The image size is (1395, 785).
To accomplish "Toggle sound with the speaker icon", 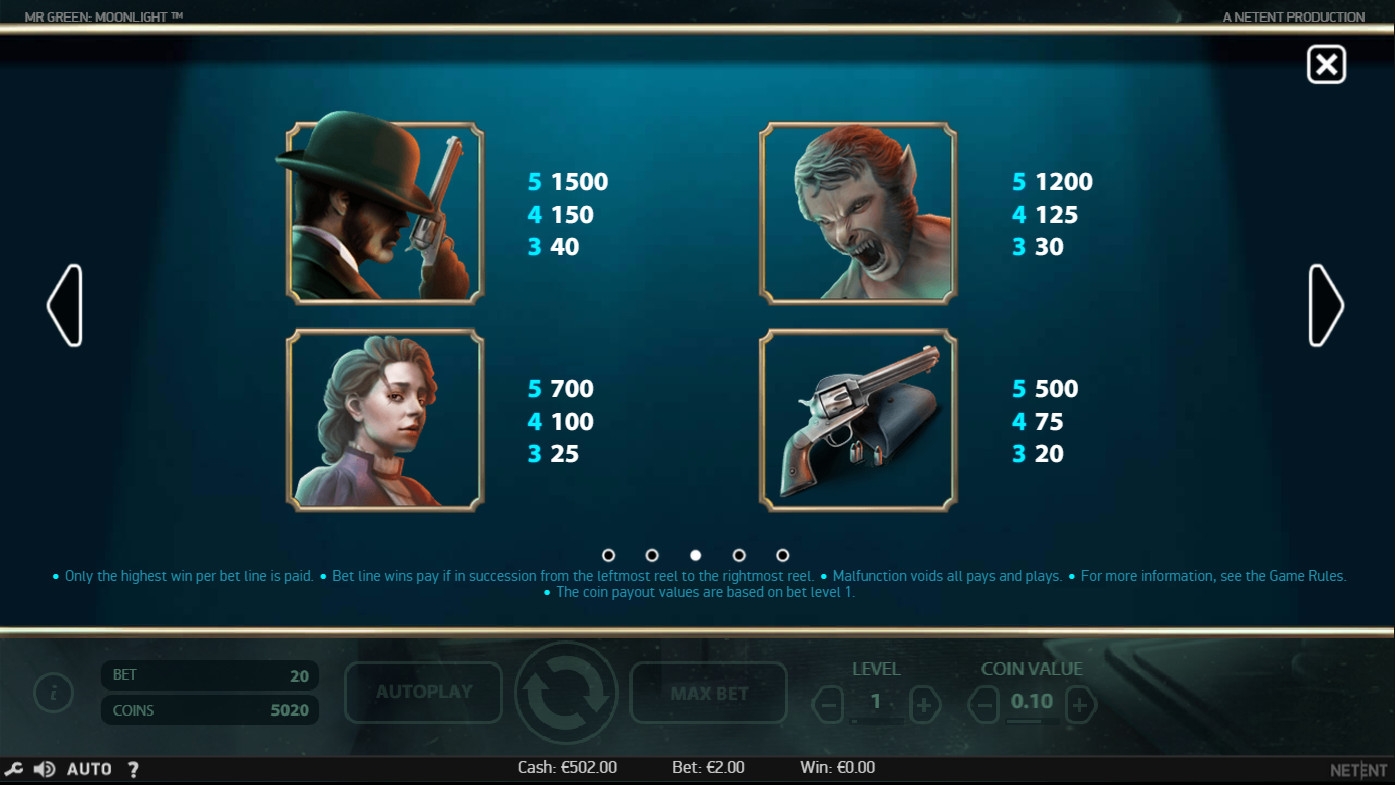I will pos(44,769).
